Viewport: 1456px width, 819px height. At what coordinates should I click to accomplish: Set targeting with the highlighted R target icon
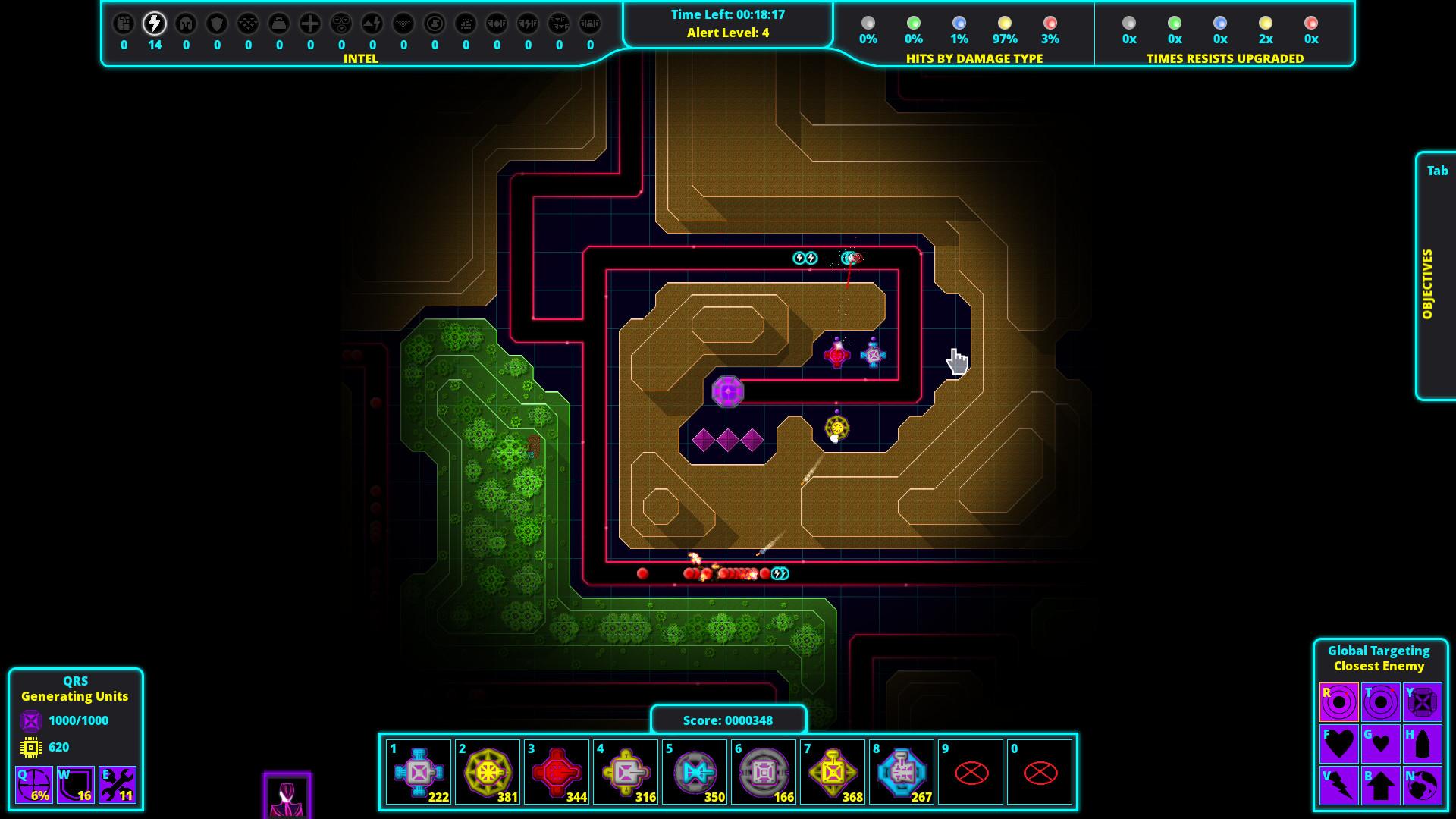click(1338, 702)
